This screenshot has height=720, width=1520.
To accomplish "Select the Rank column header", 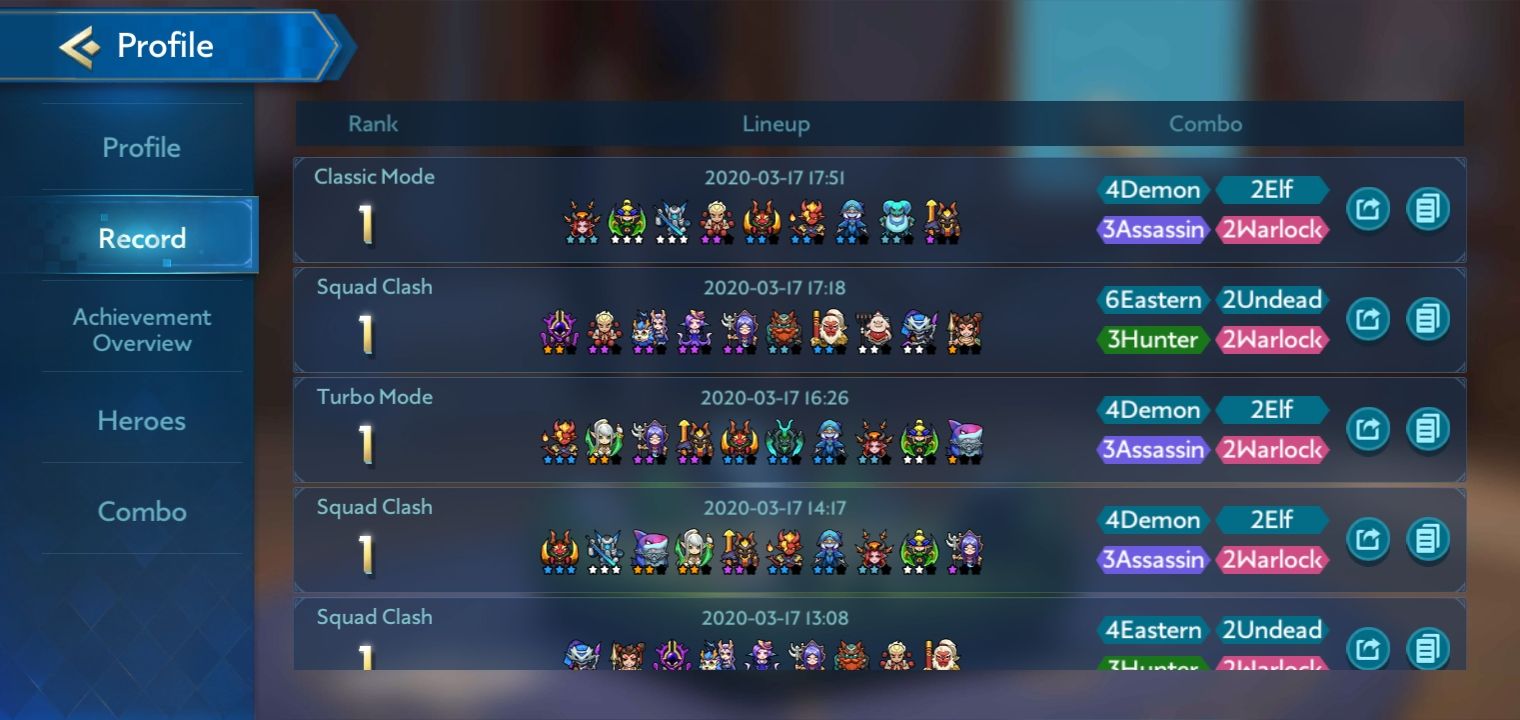I will pos(371,124).
